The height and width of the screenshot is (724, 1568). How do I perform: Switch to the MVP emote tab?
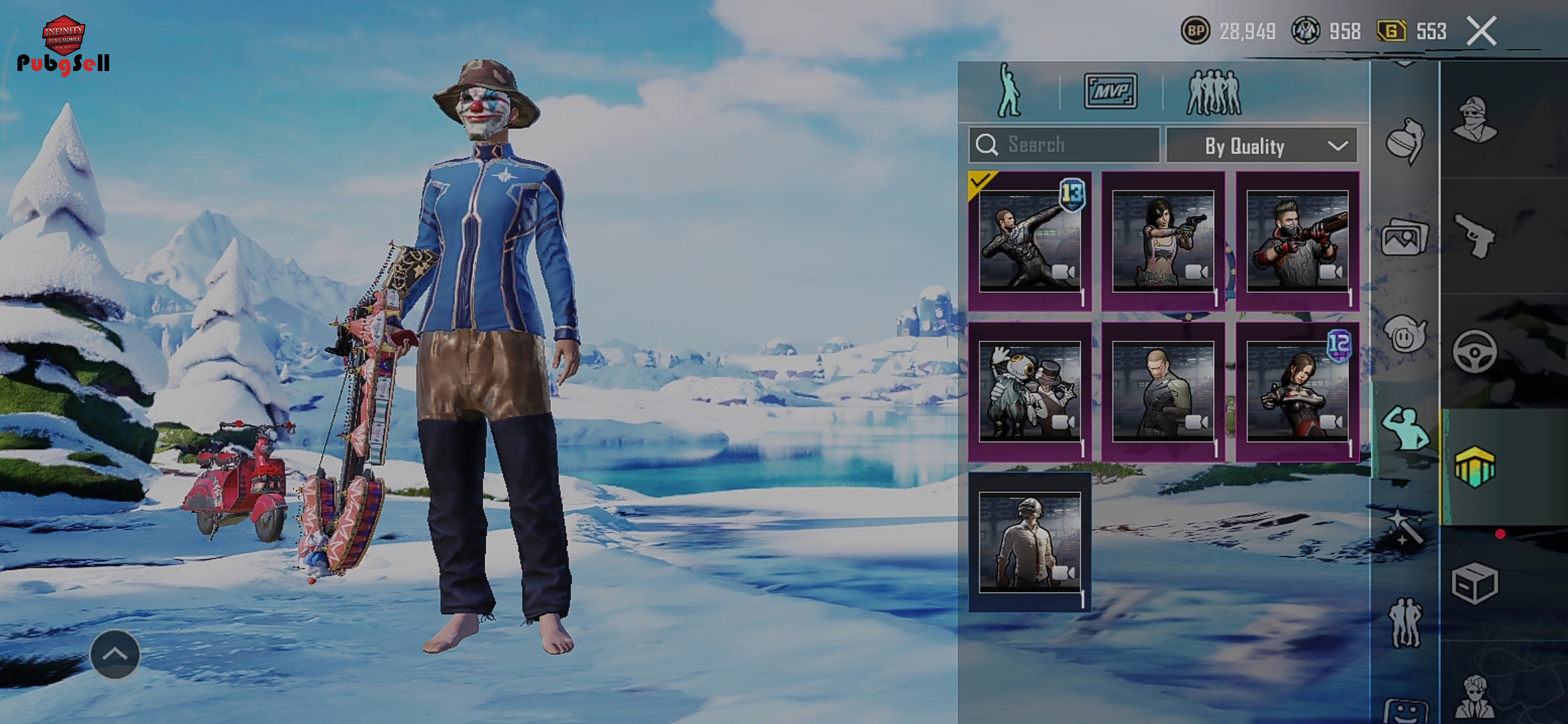[1110, 91]
